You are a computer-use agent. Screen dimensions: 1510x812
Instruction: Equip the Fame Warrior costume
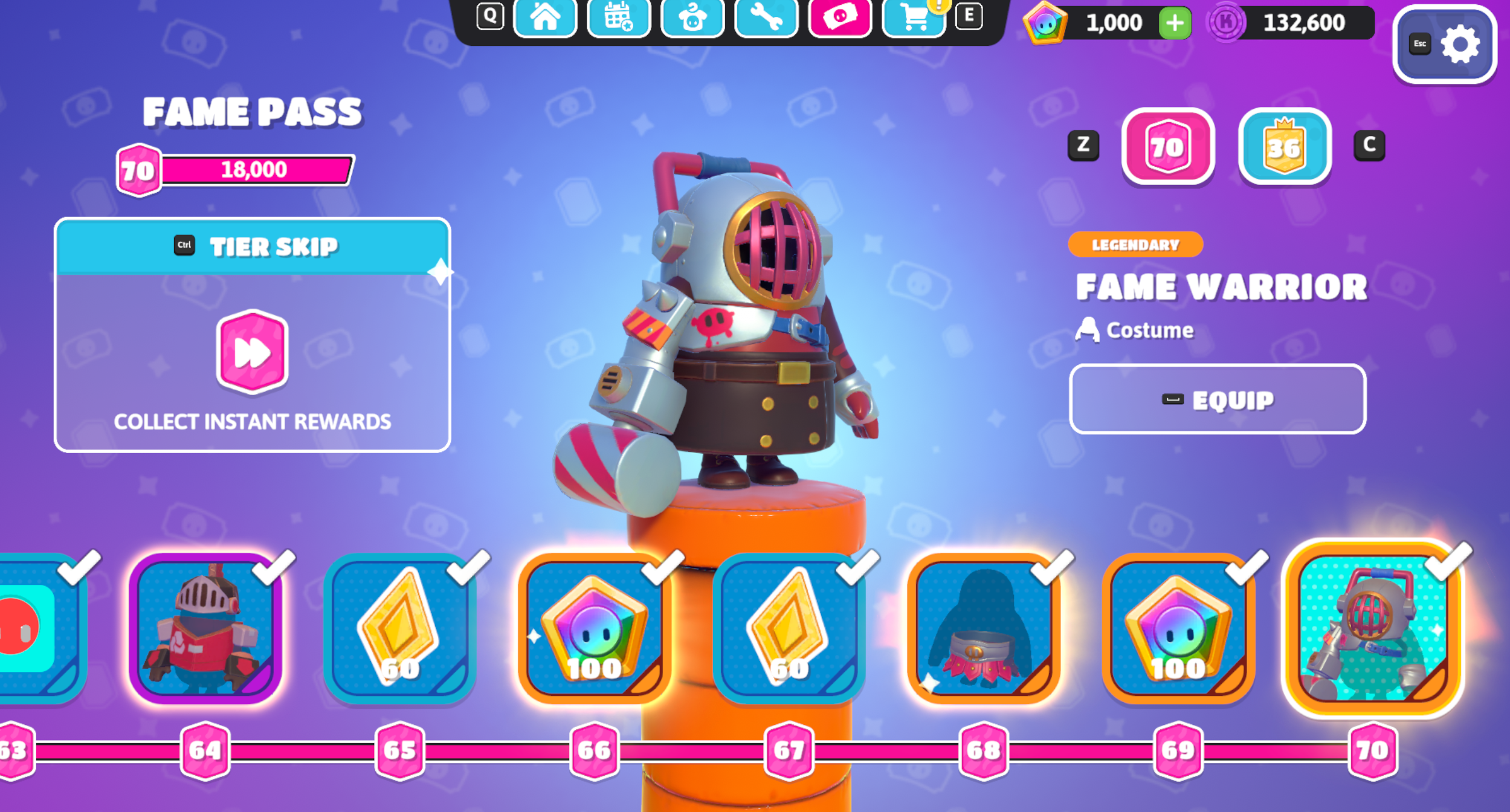pos(1219,399)
